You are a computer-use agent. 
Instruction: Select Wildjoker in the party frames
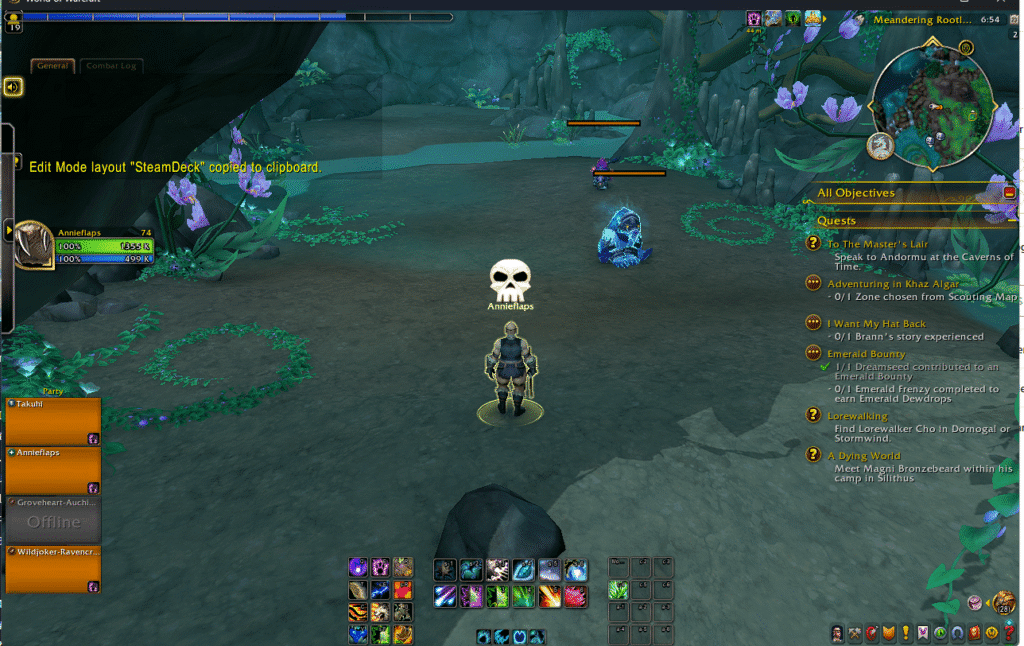pos(53,569)
